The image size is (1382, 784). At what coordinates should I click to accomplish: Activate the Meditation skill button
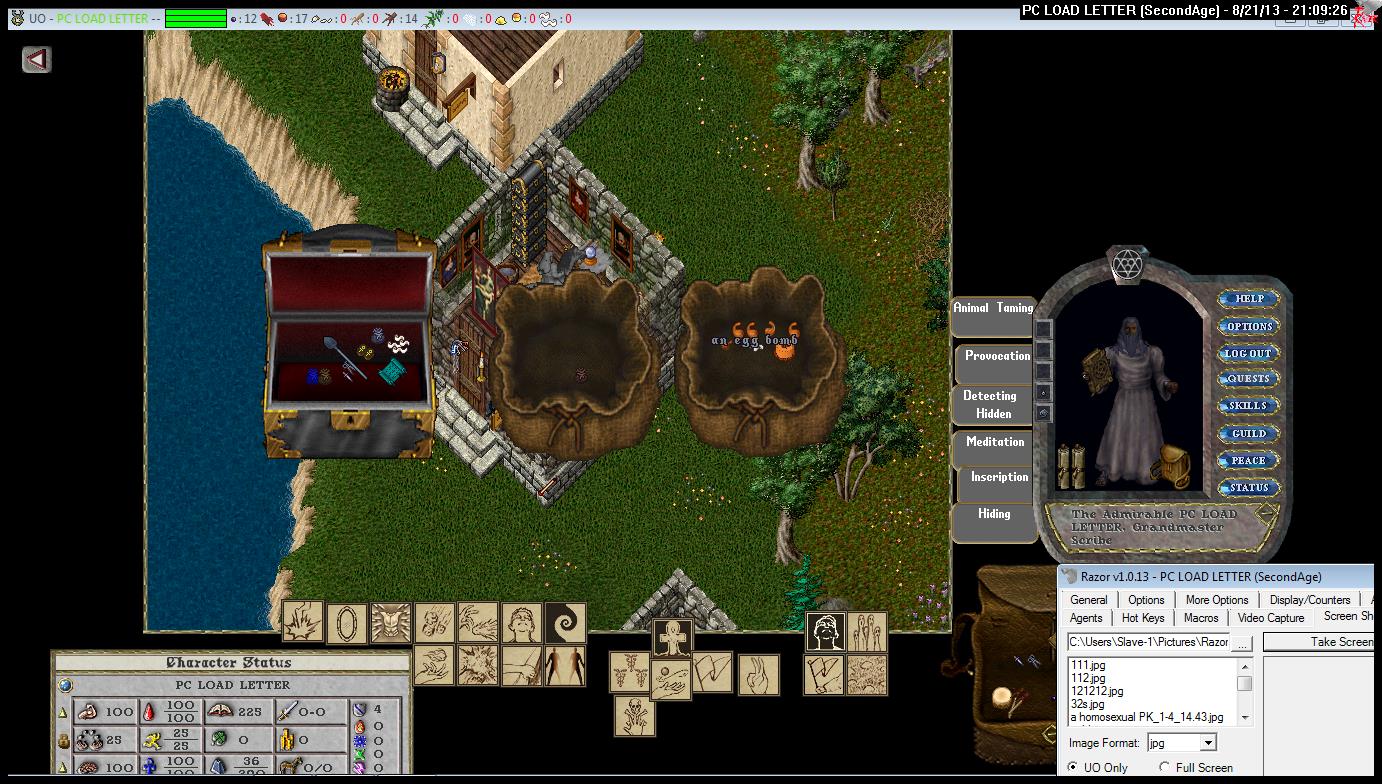coord(995,443)
